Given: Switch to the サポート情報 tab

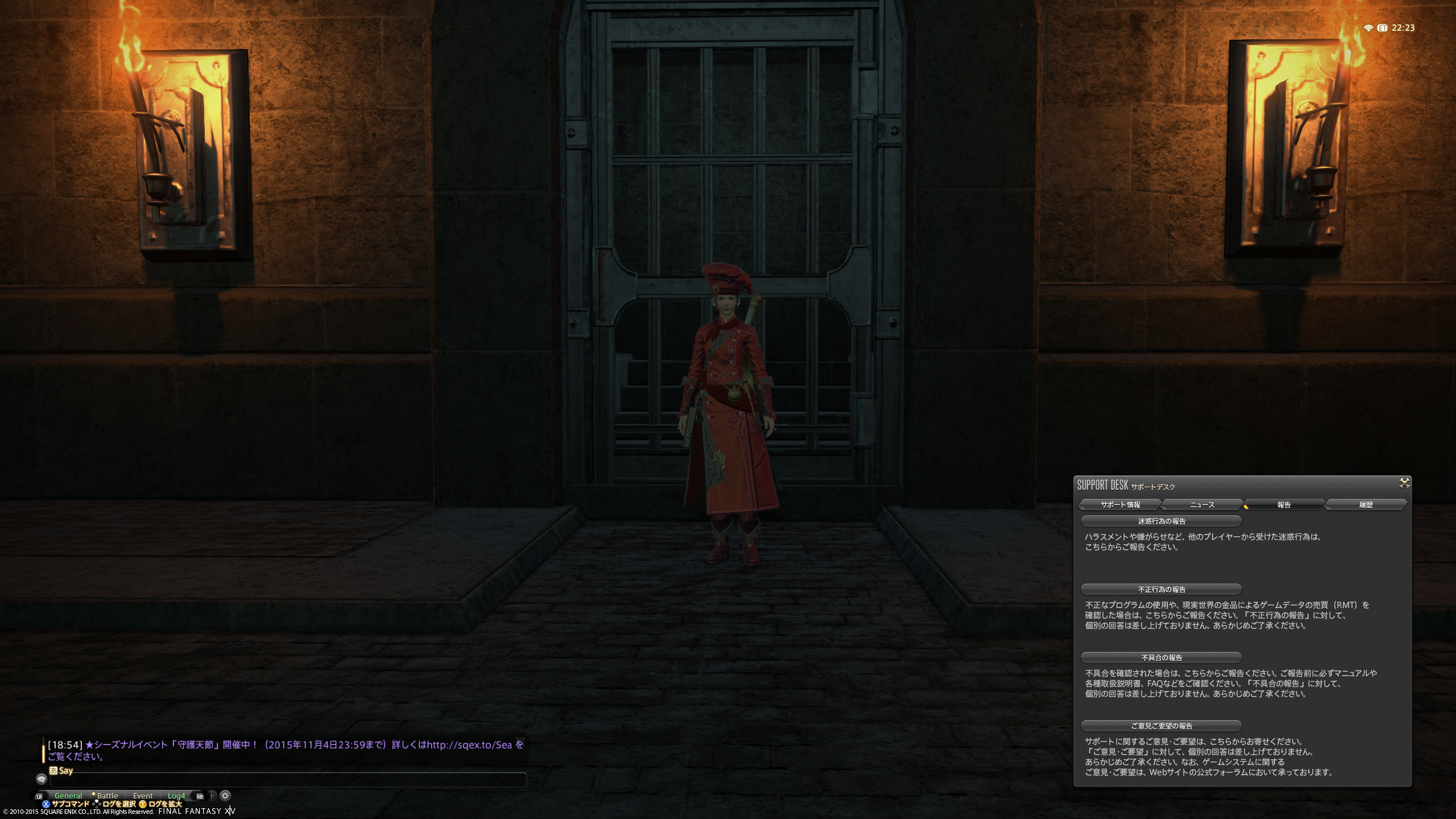Looking at the screenshot, I should click(x=1120, y=504).
